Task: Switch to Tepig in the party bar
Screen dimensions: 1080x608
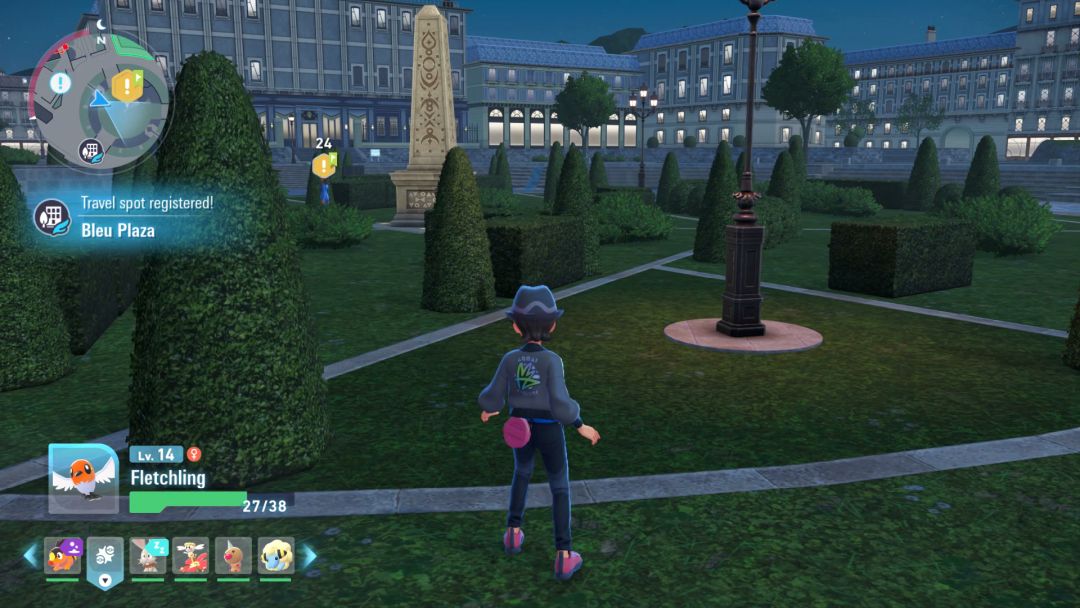Action: [x=62, y=556]
